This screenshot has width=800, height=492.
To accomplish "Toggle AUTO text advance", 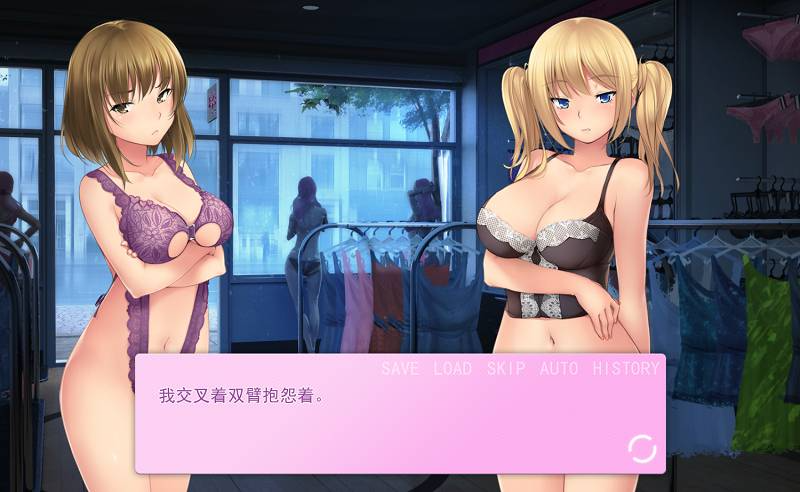I will tap(559, 368).
